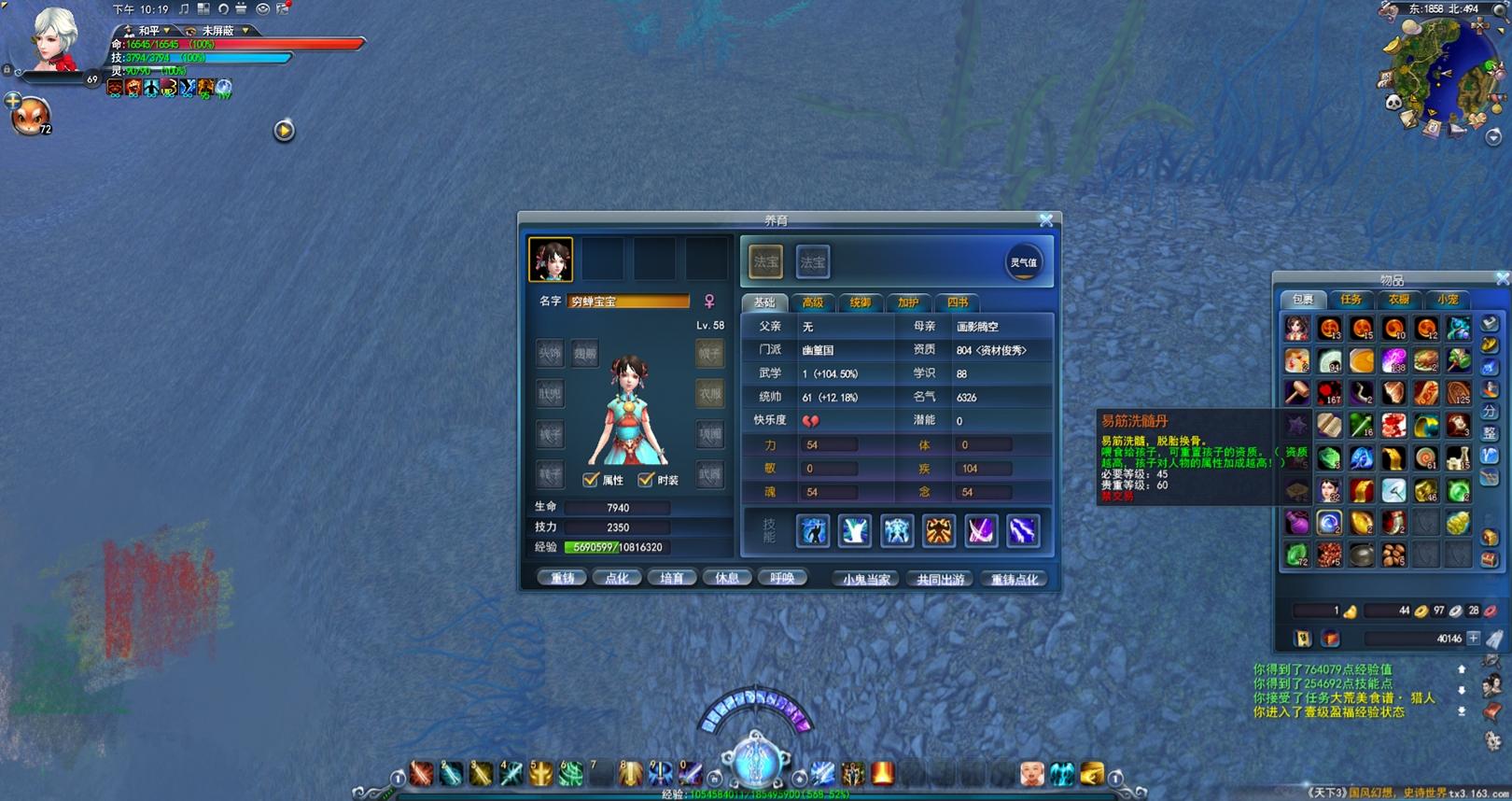
Task: Click the 重铸点化 button
Action: tap(1014, 579)
